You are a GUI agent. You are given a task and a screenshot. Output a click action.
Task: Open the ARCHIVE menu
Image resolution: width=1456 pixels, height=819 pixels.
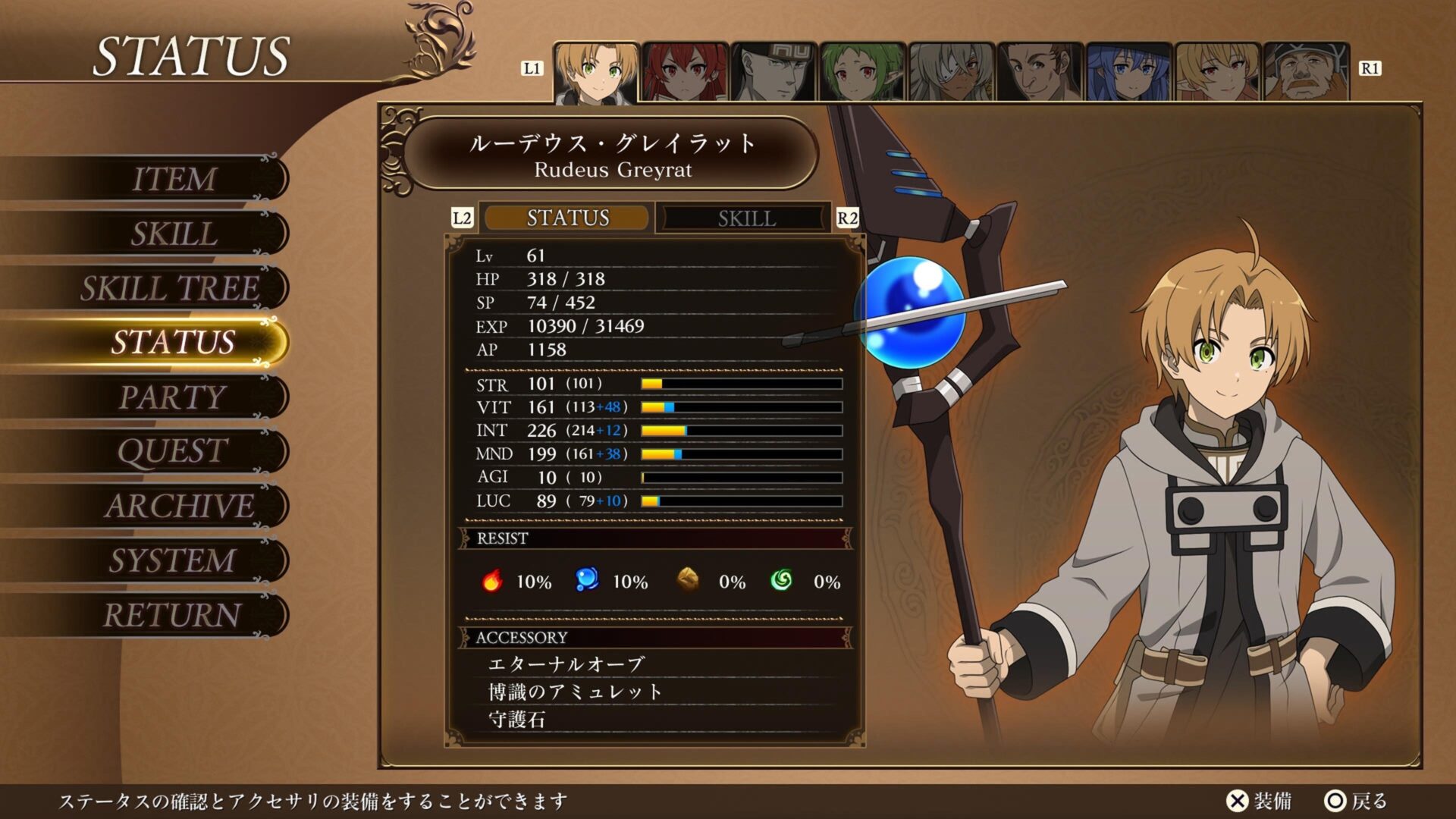tap(179, 506)
